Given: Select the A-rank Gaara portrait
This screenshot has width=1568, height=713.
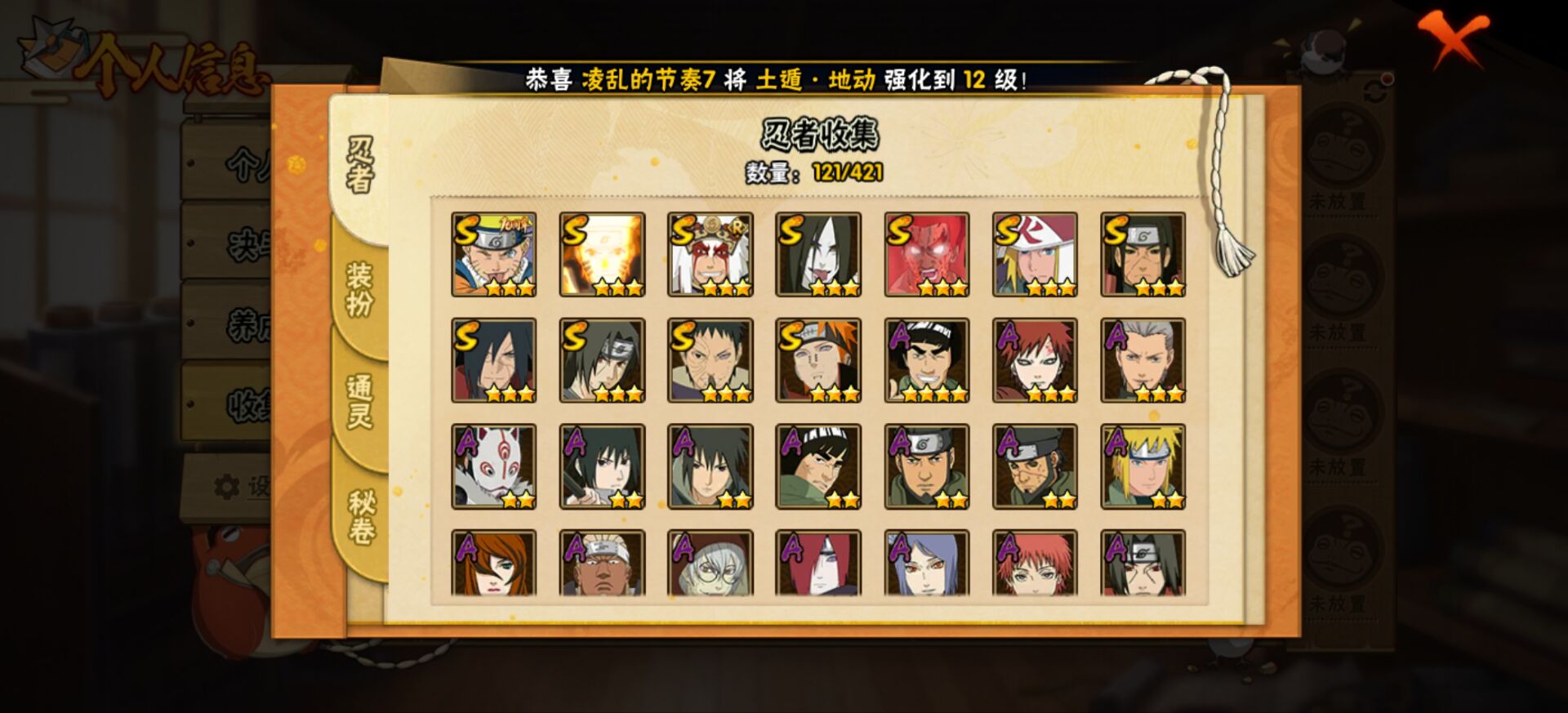Looking at the screenshot, I should (x=1035, y=360).
